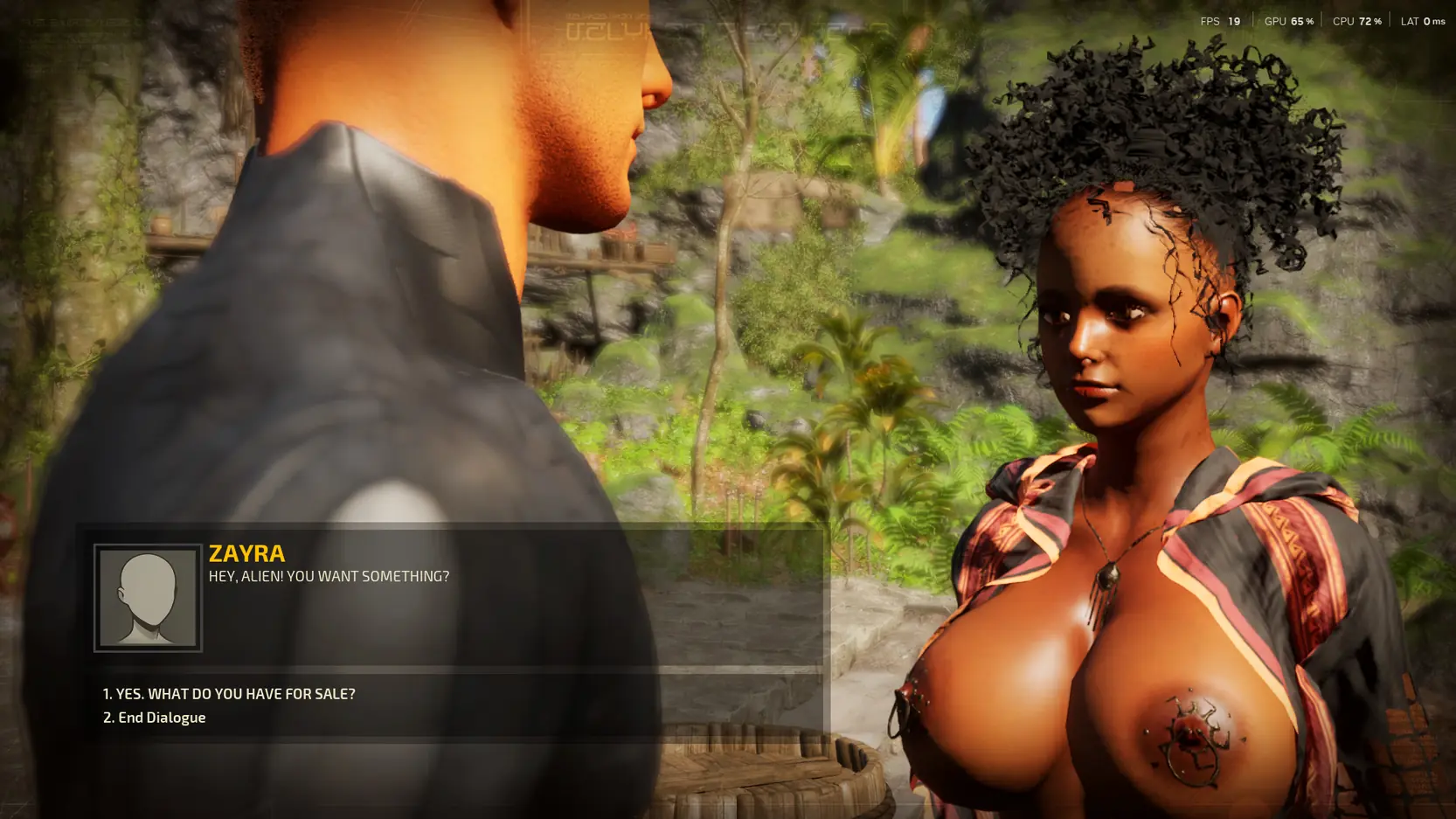Choose "Yes. What do you have for sale?"
Image resolution: width=1456 pixels, height=819 pixels.
[x=229, y=694]
